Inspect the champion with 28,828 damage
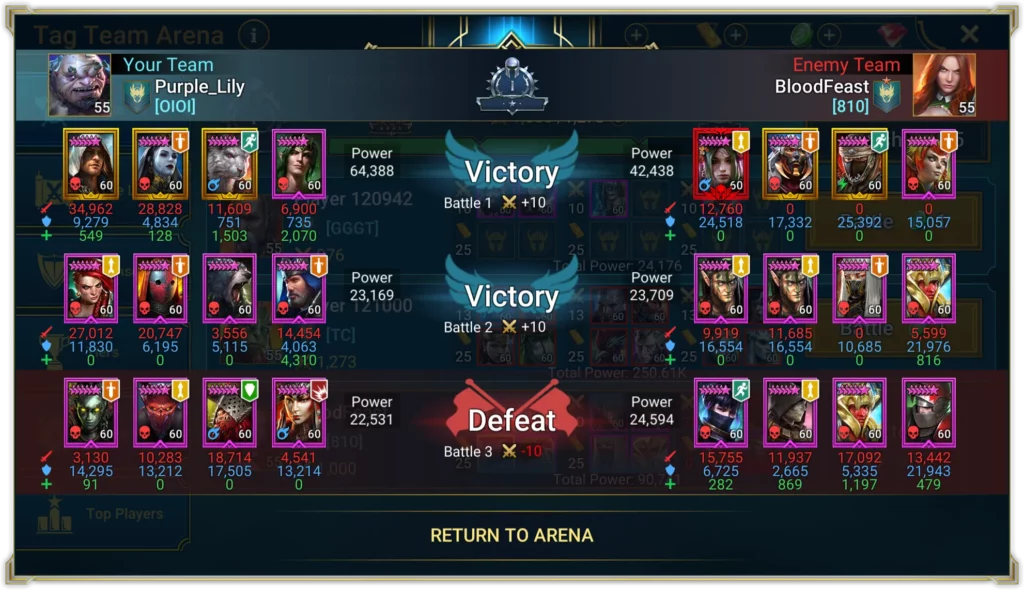Image resolution: width=1024 pixels, height=590 pixels. point(160,163)
